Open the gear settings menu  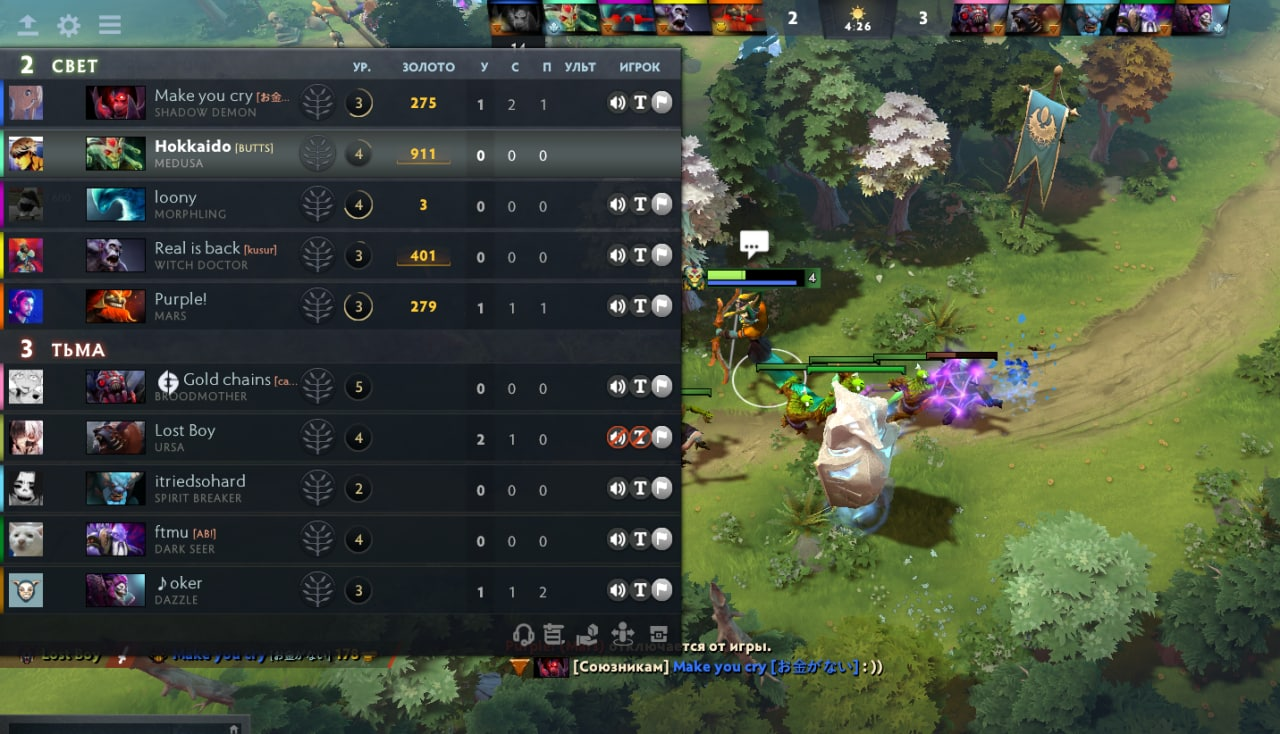(68, 25)
